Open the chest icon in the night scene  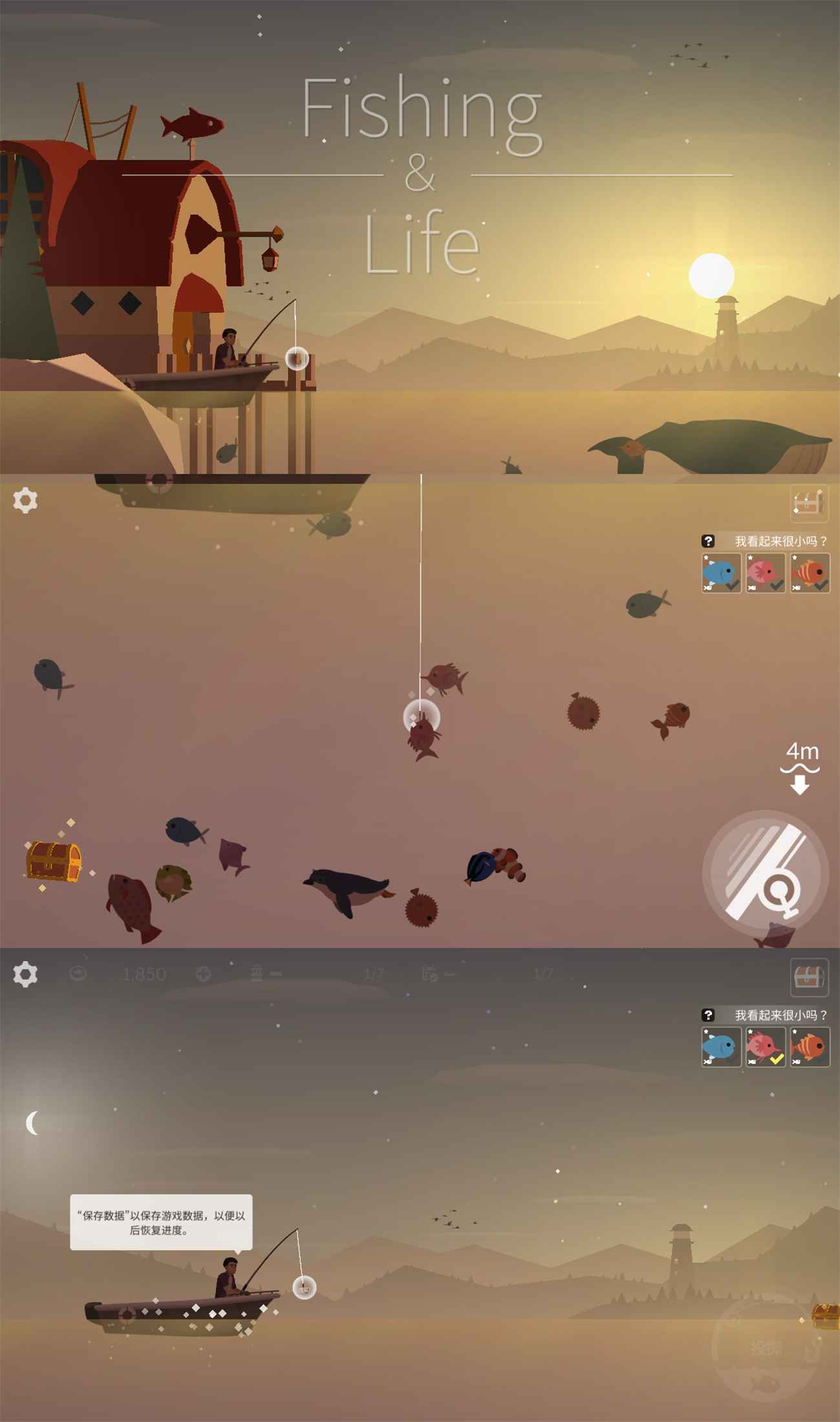coord(809,977)
